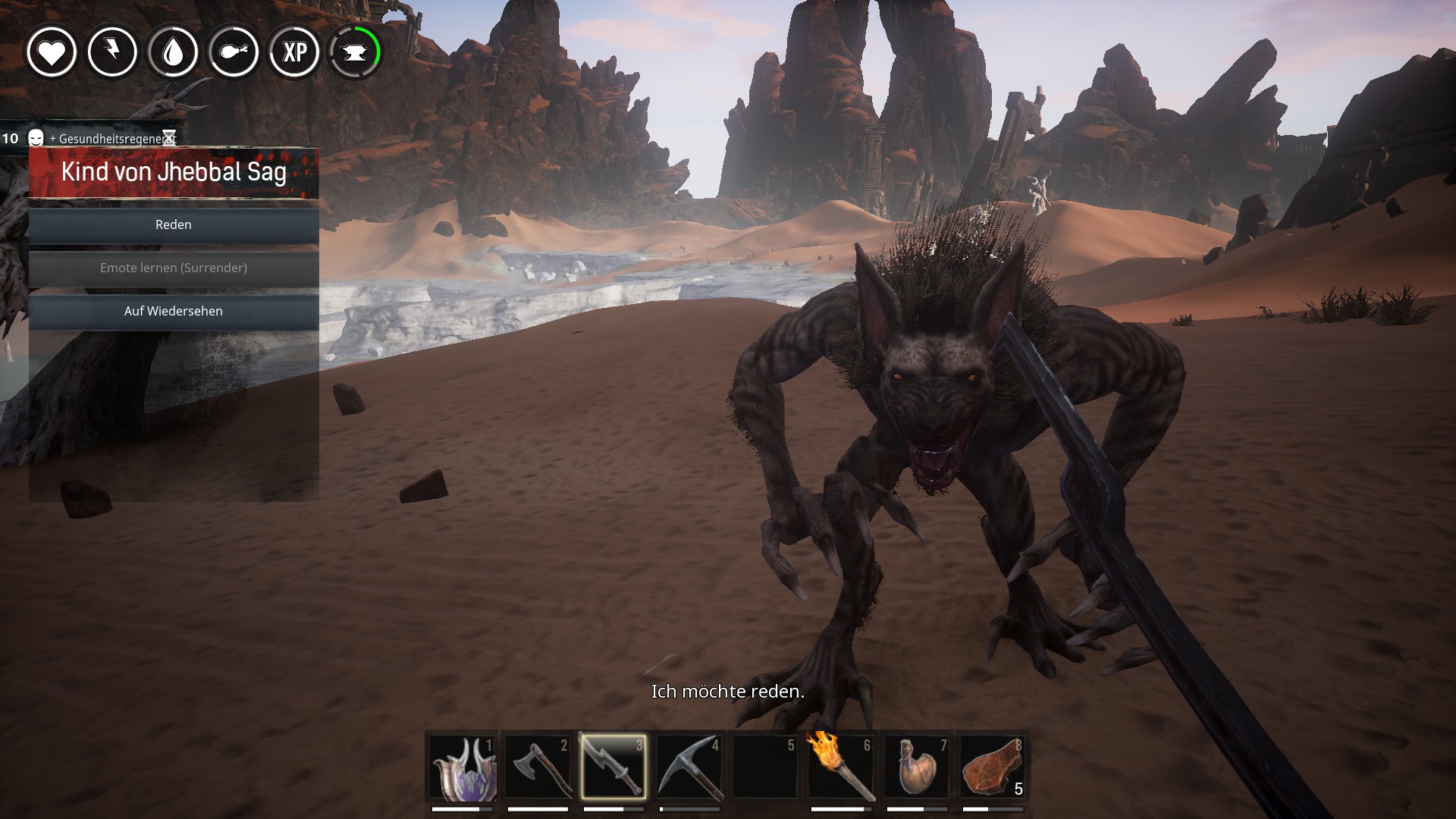Select Emote lernen (Surrender) option

coord(174,268)
